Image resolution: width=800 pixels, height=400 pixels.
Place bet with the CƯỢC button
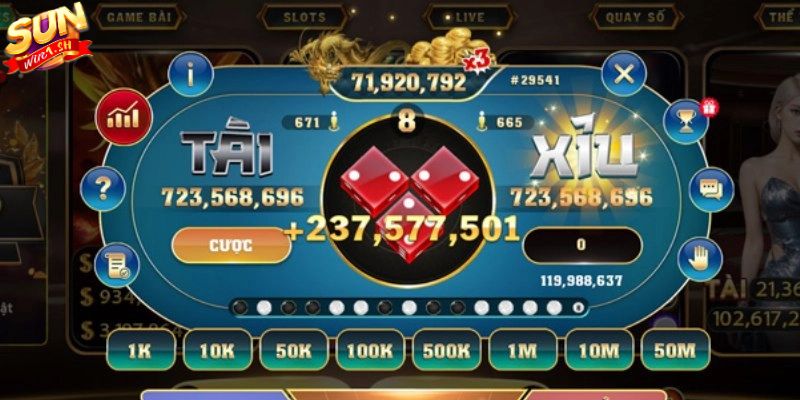(x=231, y=245)
